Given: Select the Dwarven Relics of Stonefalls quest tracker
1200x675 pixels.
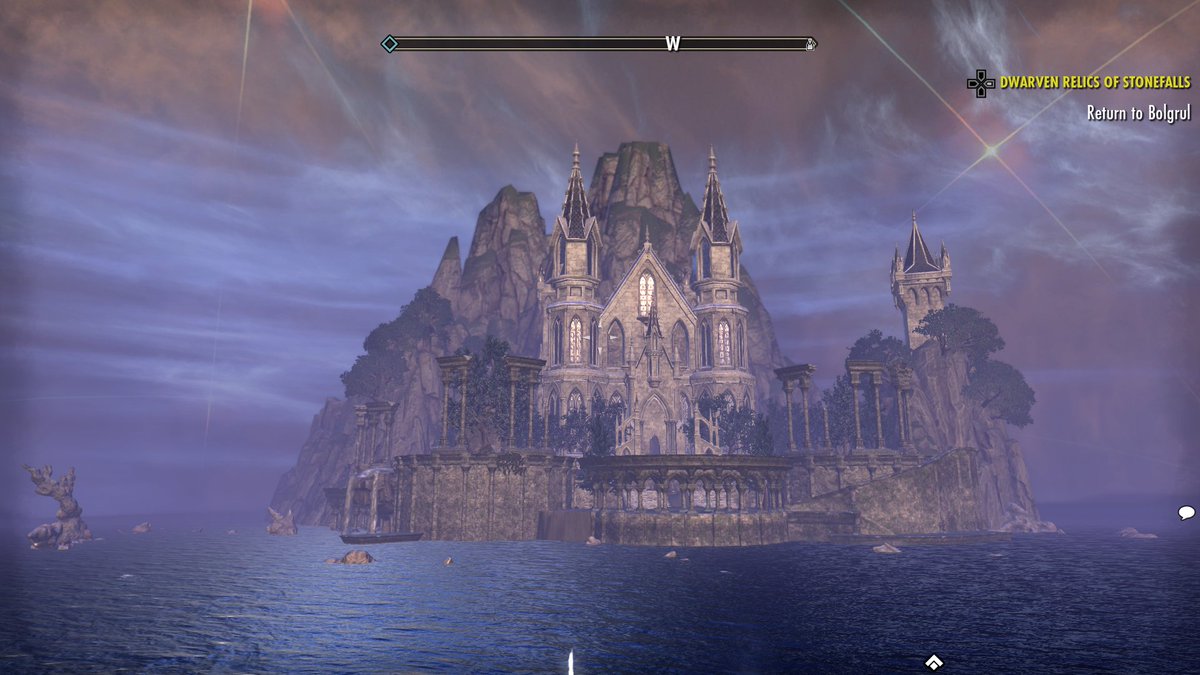Looking at the screenshot, I should (1095, 83).
